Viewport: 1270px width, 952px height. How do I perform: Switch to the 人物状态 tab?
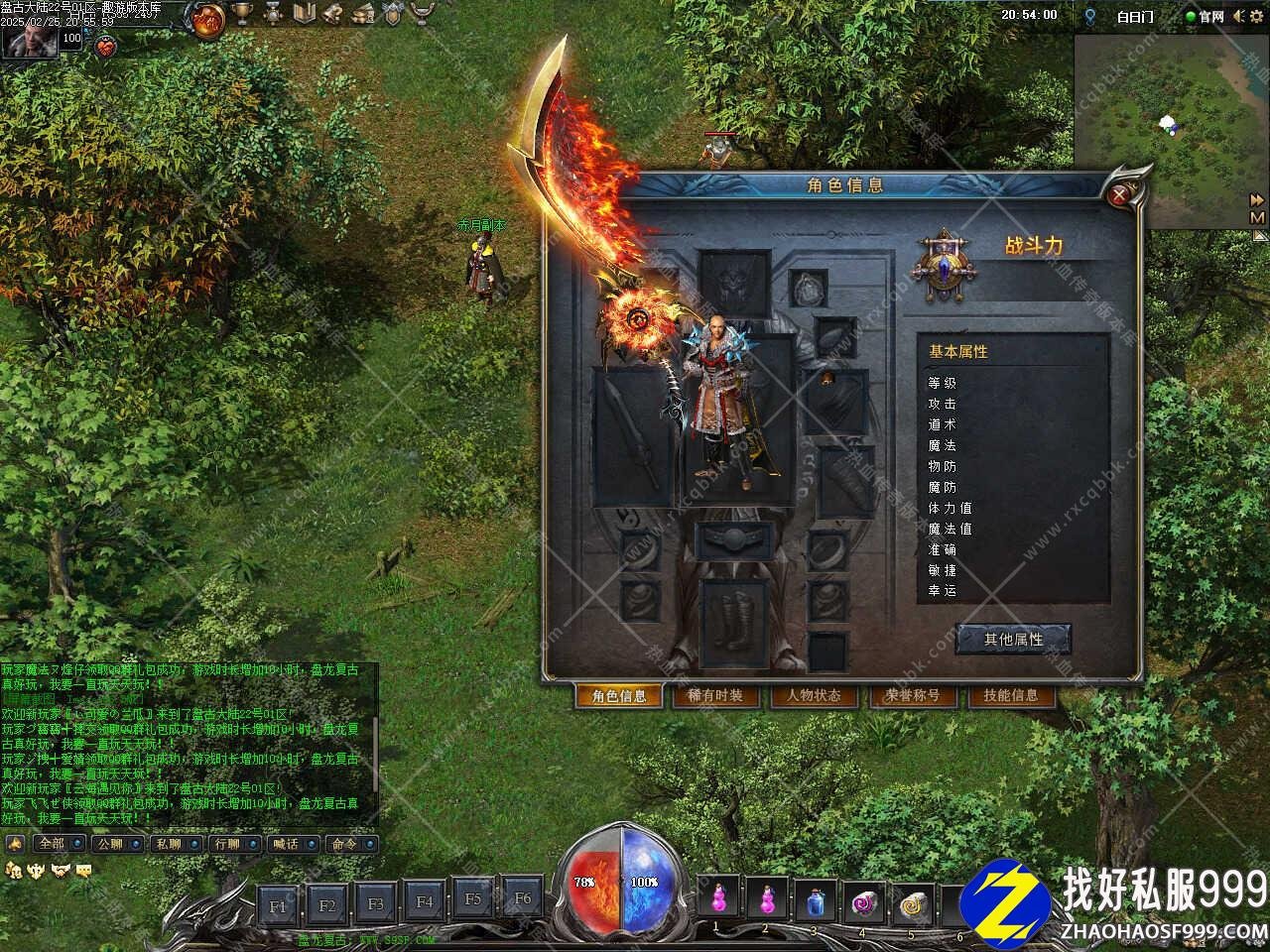tap(813, 696)
